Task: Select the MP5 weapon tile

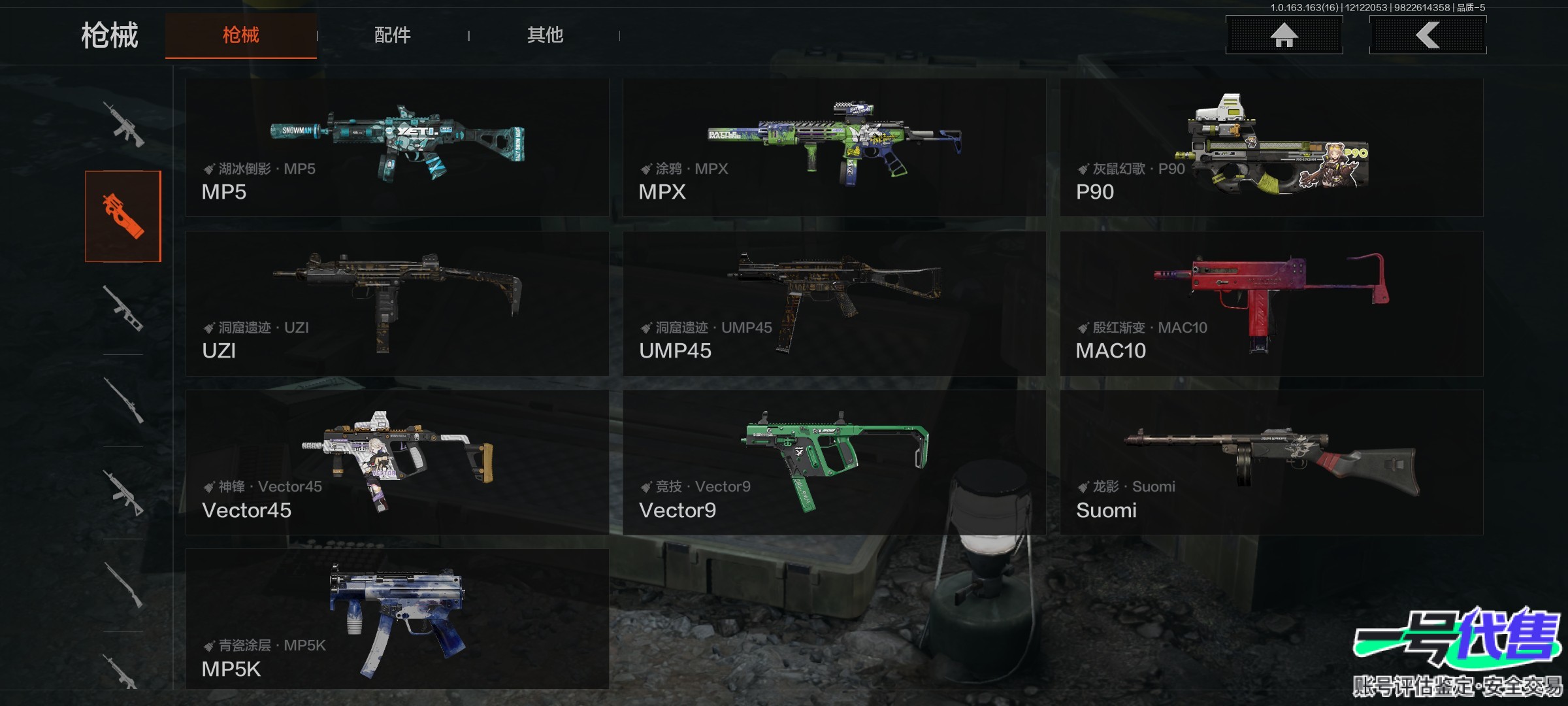Action: click(x=397, y=148)
